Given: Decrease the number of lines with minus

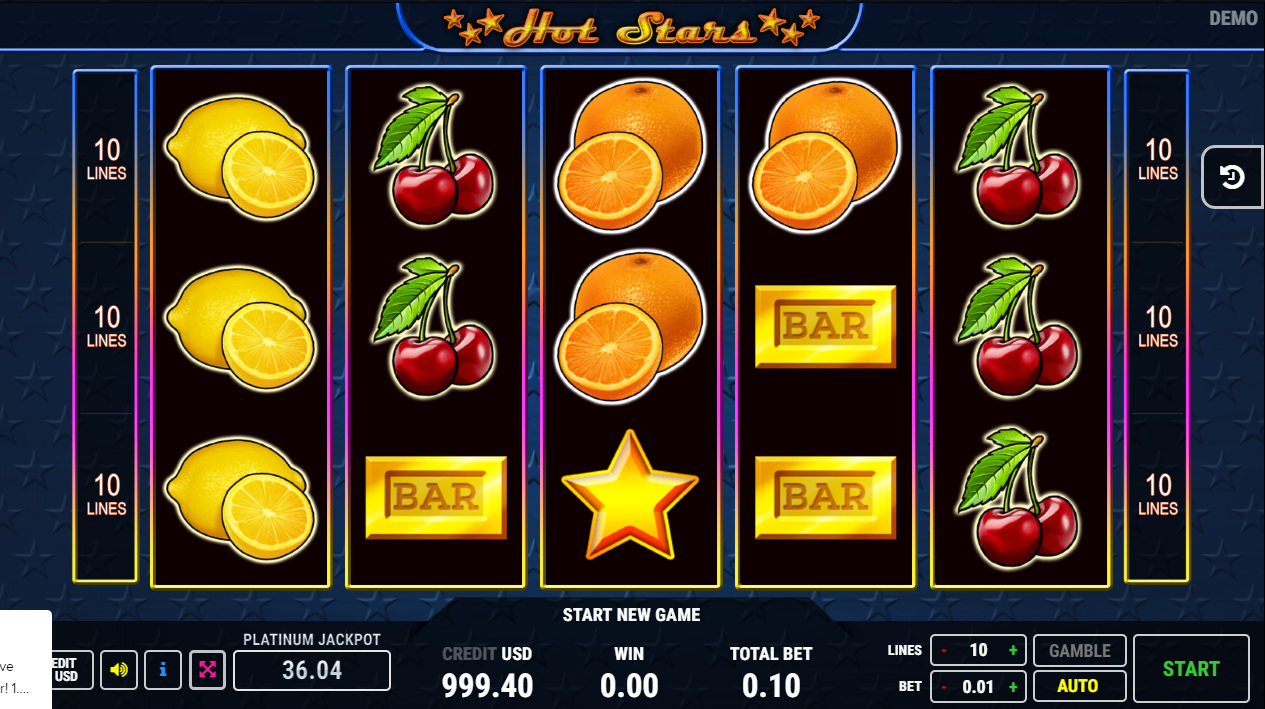Looking at the screenshot, I should point(943,651).
